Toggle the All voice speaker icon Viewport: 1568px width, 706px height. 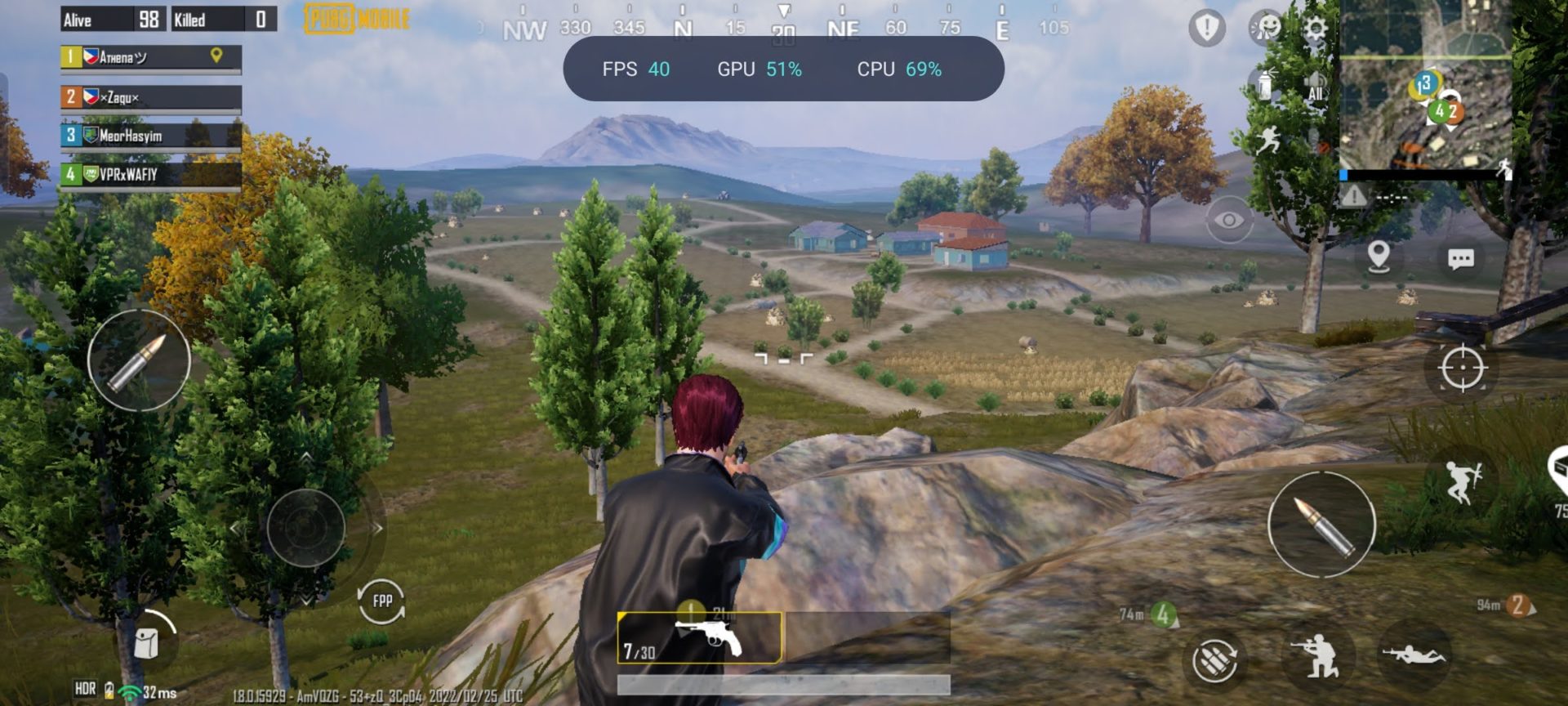pos(1315,86)
